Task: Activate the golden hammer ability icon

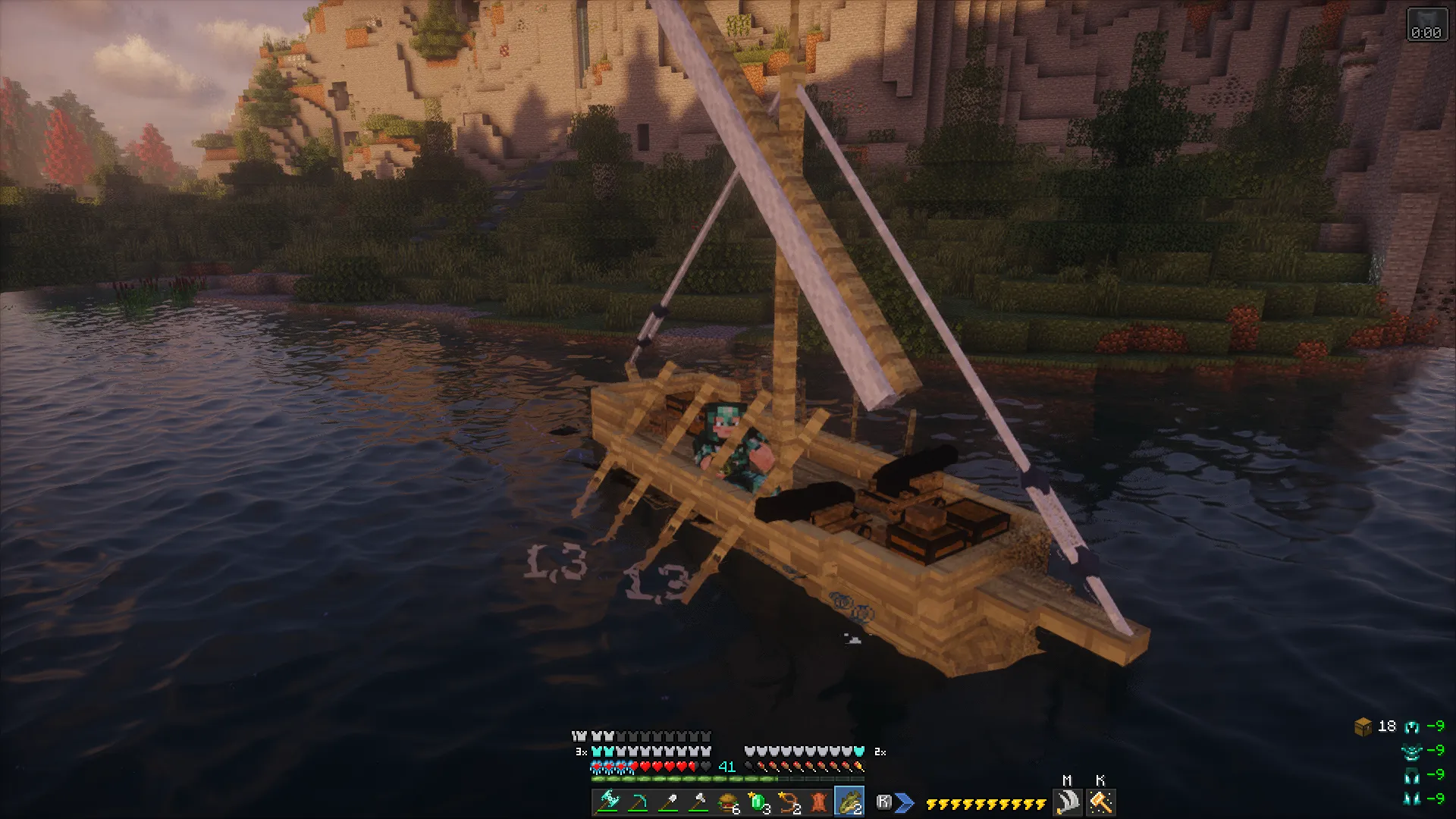Action: point(1100,802)
